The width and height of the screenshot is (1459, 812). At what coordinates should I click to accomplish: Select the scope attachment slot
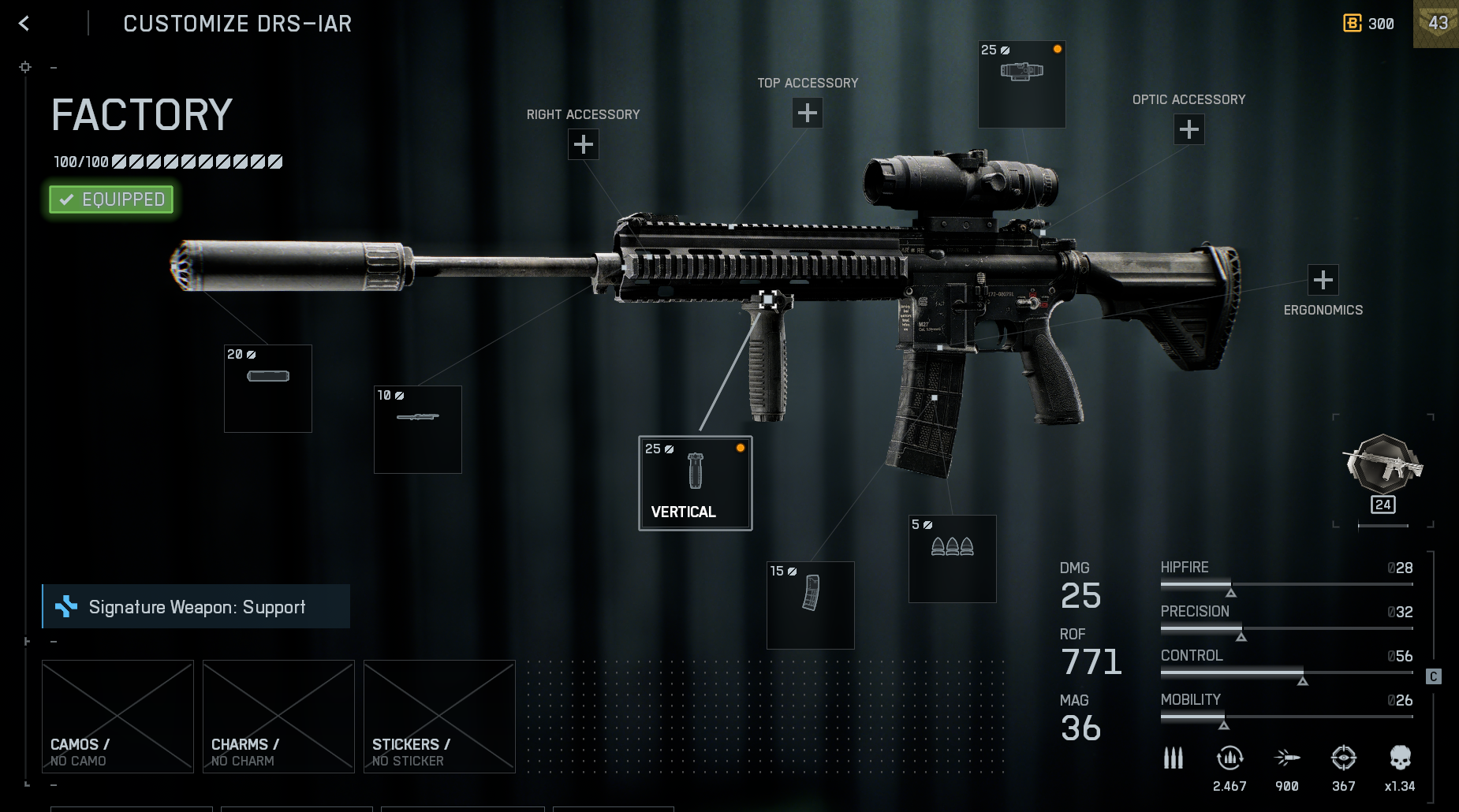1021,84
